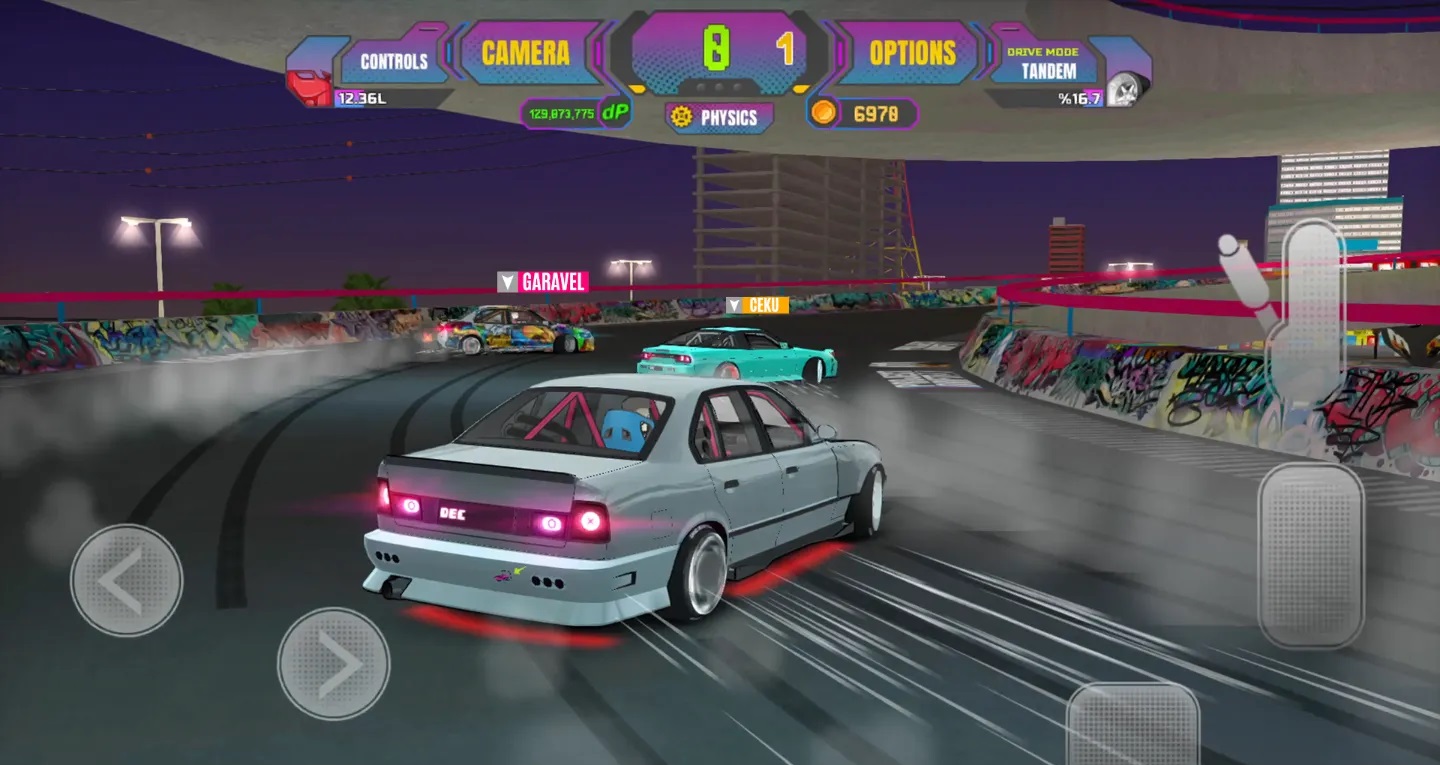Viewport: 1440px width, 765px height.
Task: Switch the Camera view
Action: pos(525,53)
